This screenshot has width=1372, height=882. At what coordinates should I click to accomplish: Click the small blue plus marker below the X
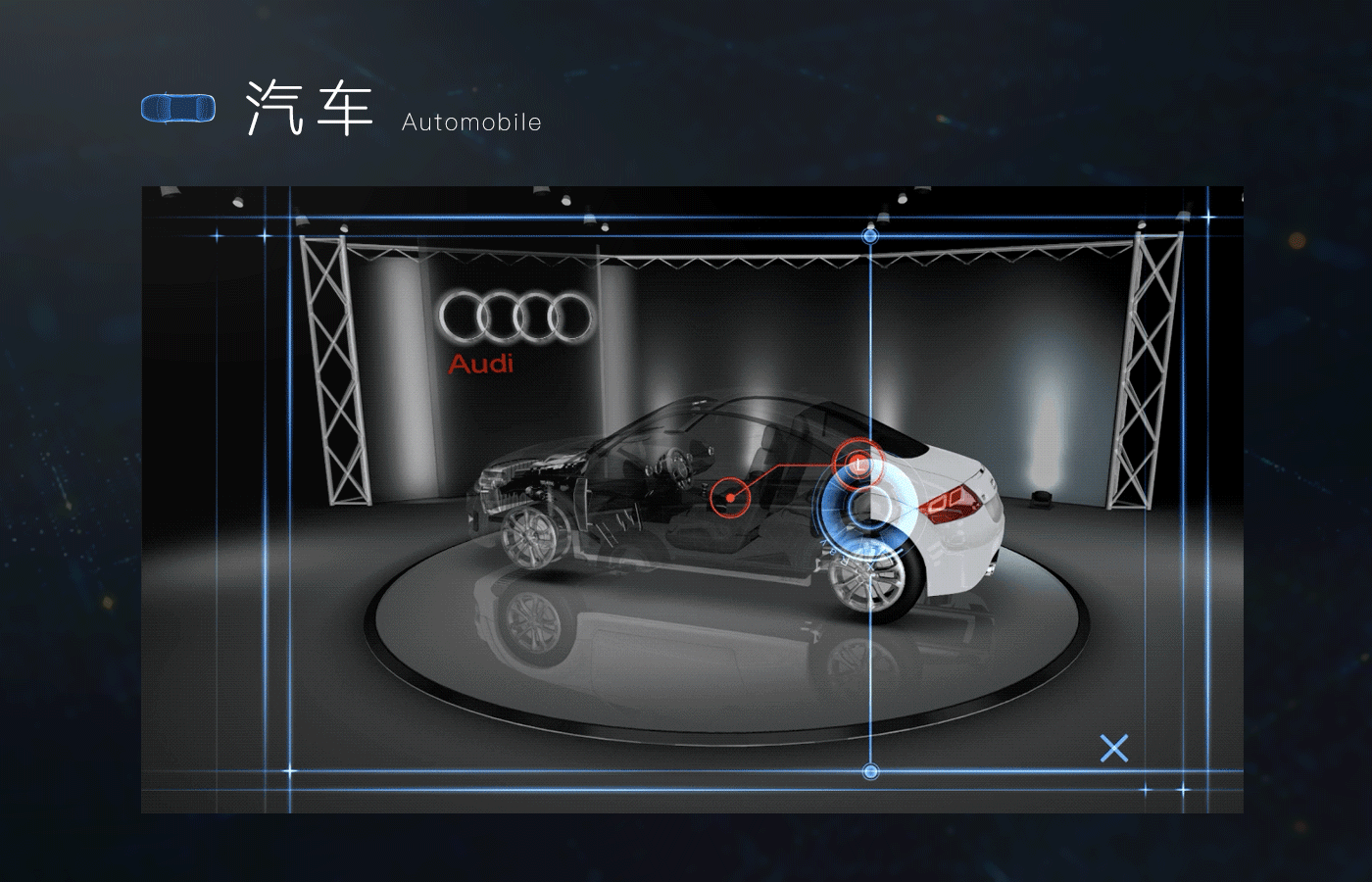1146,789
